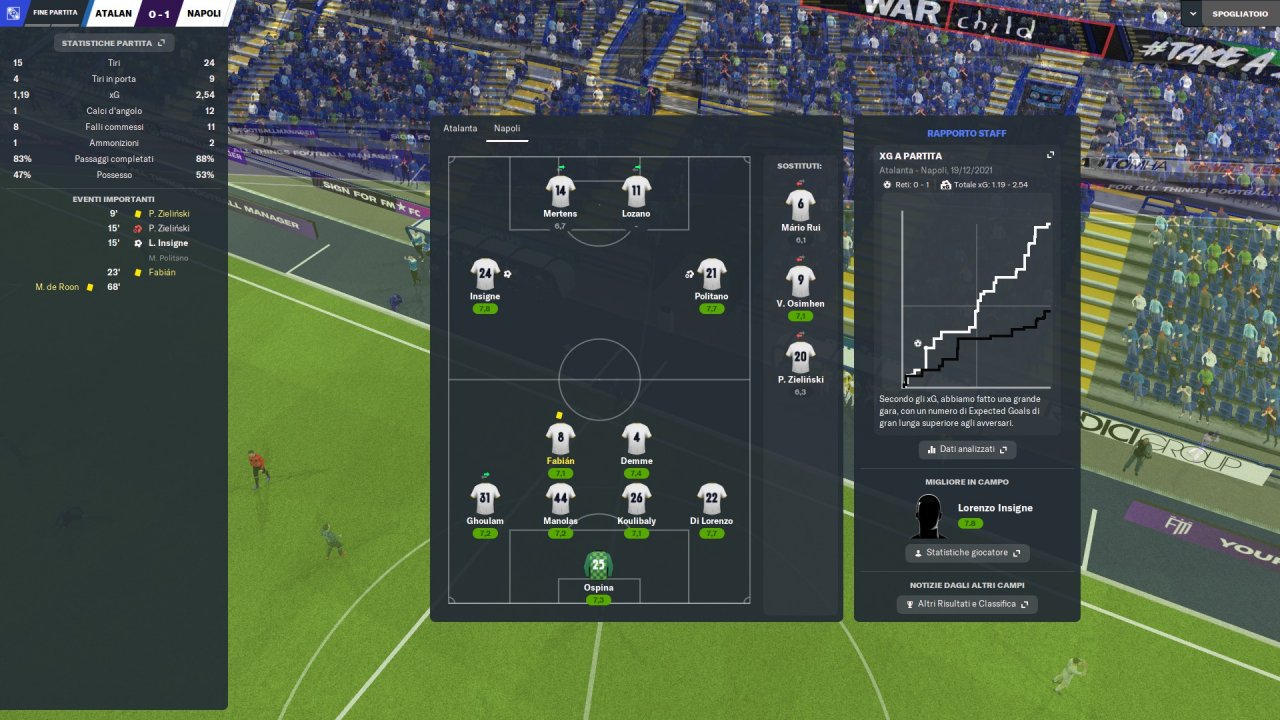This screenshot has height=720, width=1280.
Task: Select Fabián in midfield
Action: (560, 438)
